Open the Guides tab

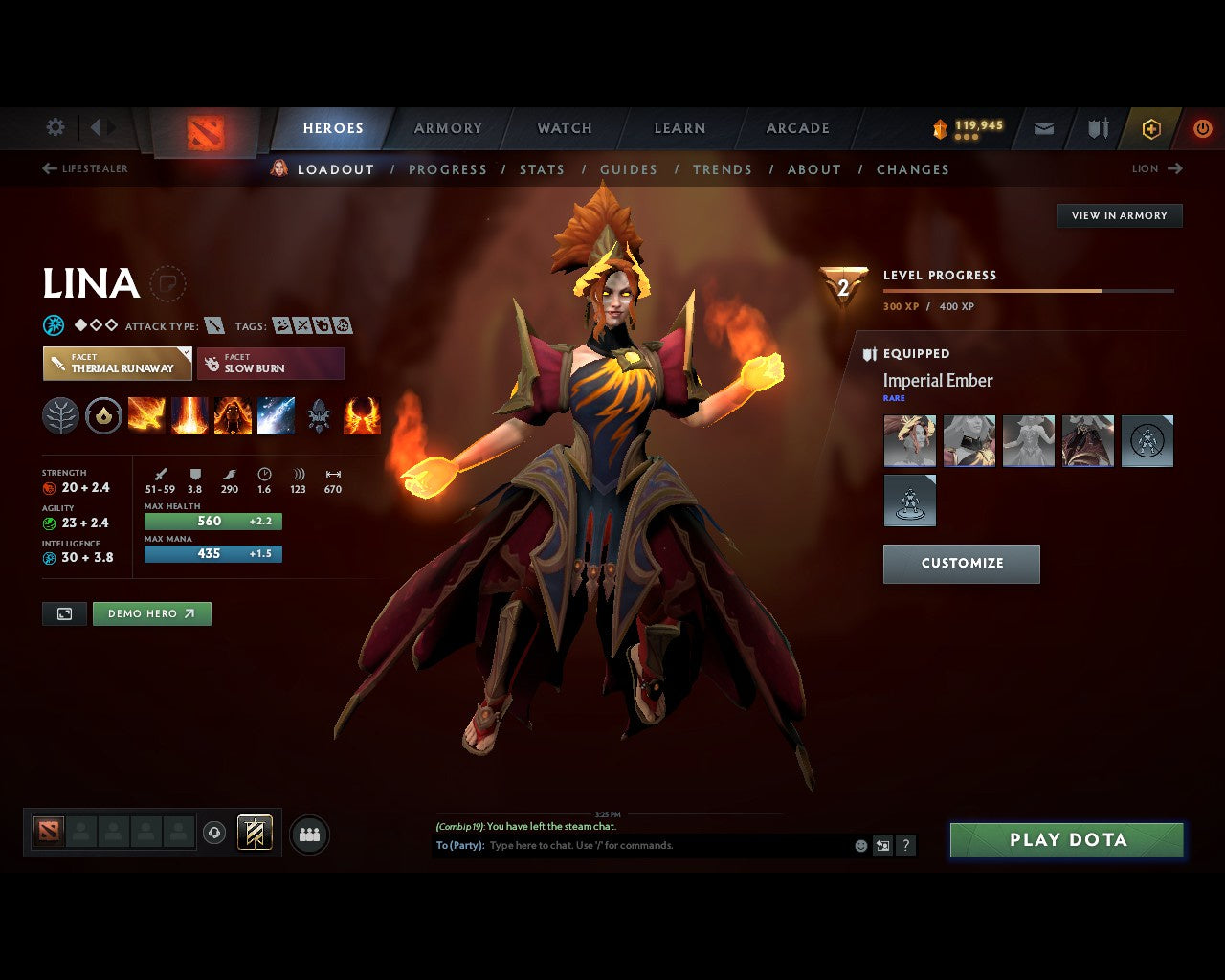point(629,169)
